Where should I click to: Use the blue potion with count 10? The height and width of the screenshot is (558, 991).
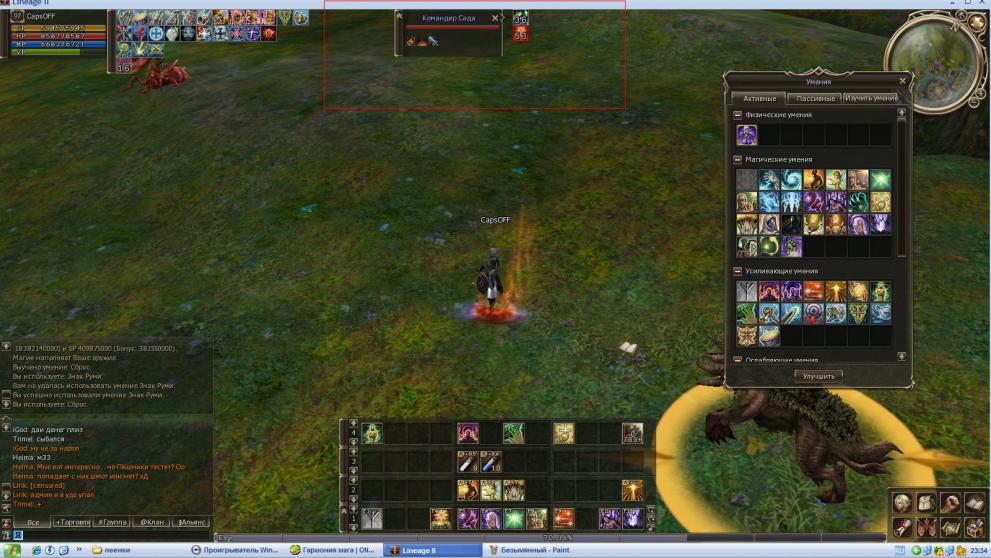[490, 461]
